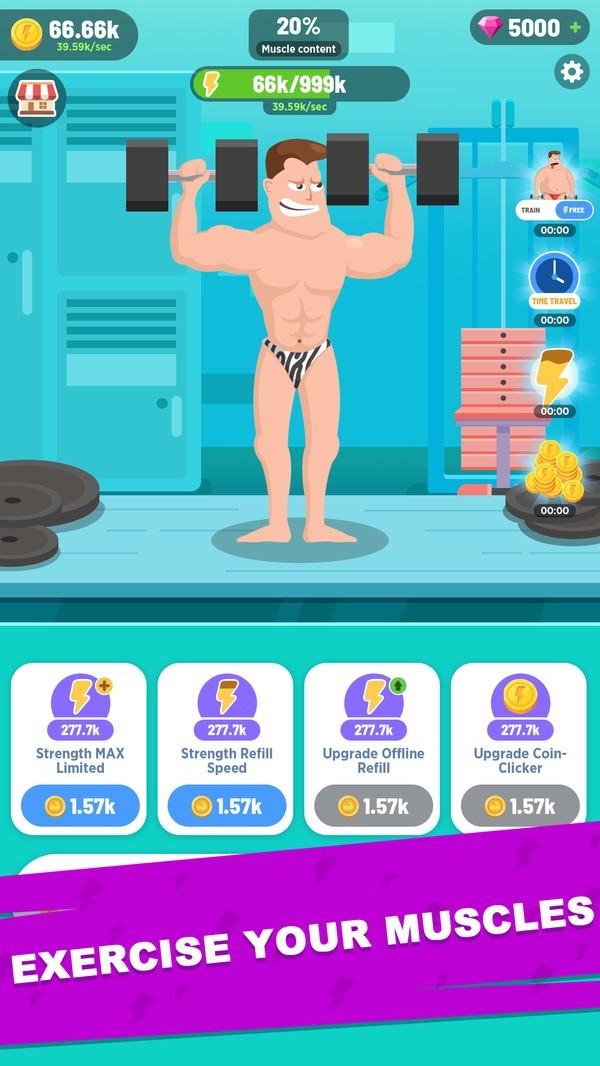Add more pink gems with plus
The height and width of the screenshot is (1066, 600).
pos(575,28)
